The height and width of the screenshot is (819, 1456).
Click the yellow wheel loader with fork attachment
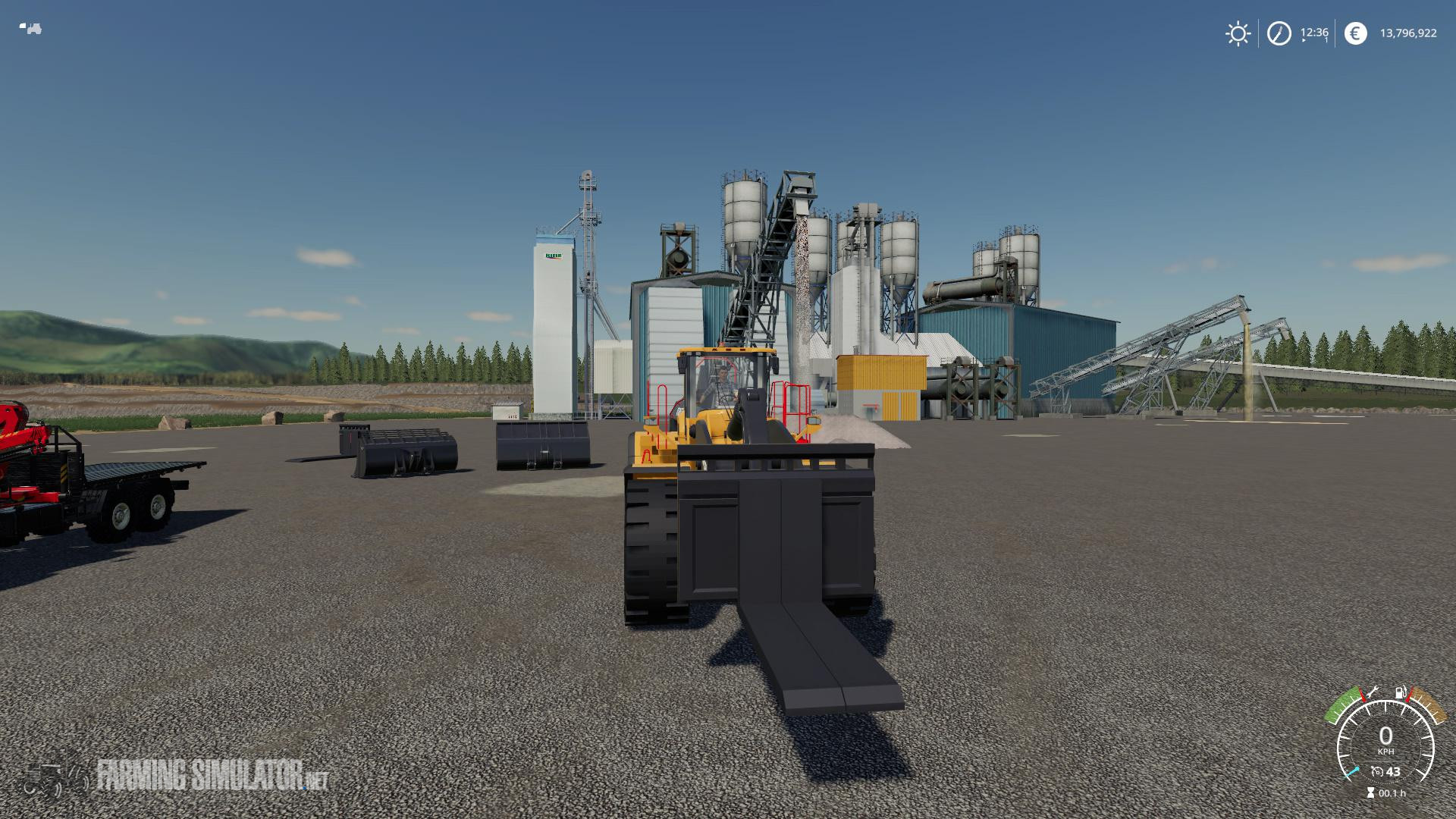pyautogui.click(x=728, y=470)
